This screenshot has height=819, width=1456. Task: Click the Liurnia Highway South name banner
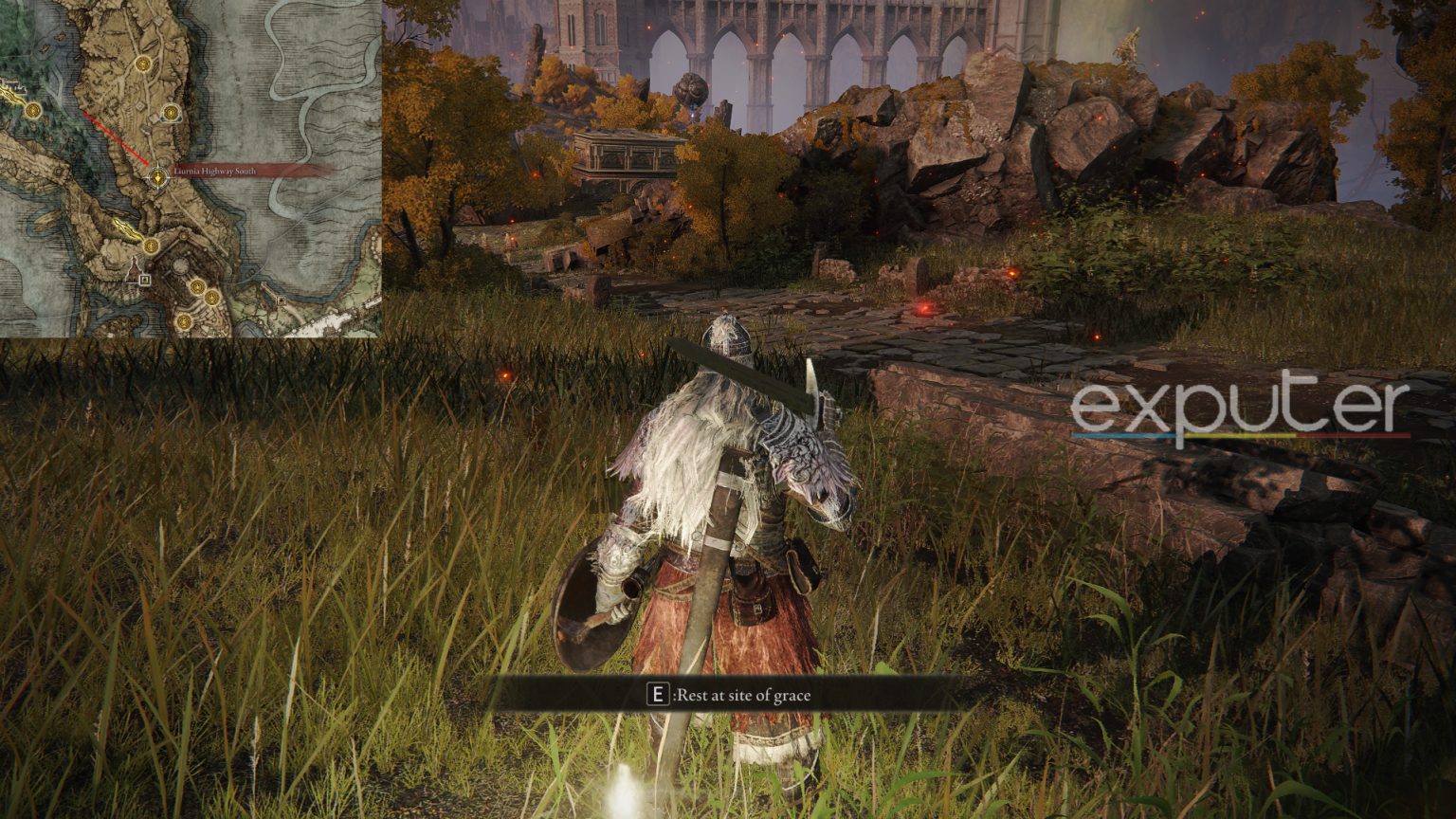coord(215,172)
